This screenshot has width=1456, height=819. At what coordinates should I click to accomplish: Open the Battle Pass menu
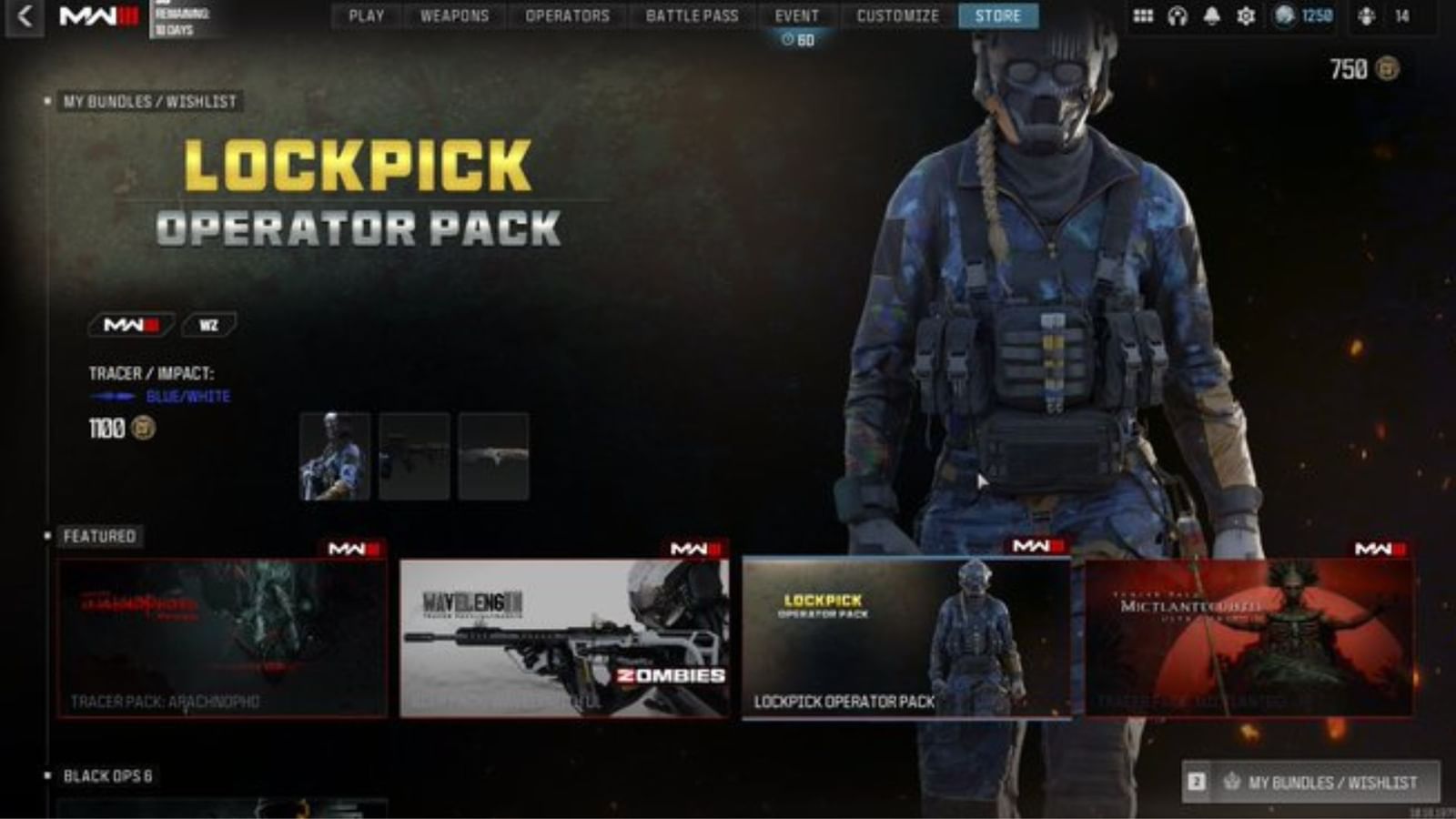point(694,15)
